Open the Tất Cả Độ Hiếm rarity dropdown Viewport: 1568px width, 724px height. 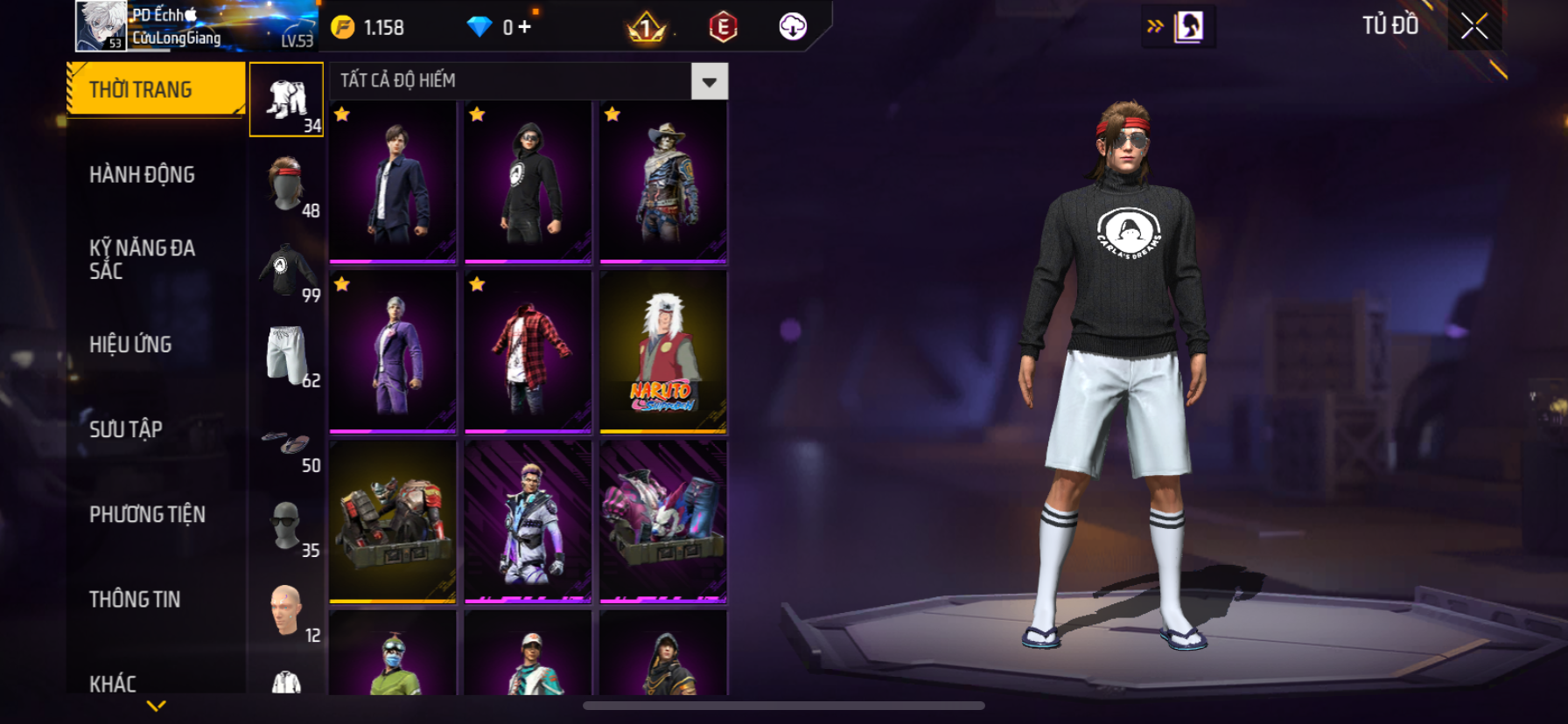pos(709,81)
